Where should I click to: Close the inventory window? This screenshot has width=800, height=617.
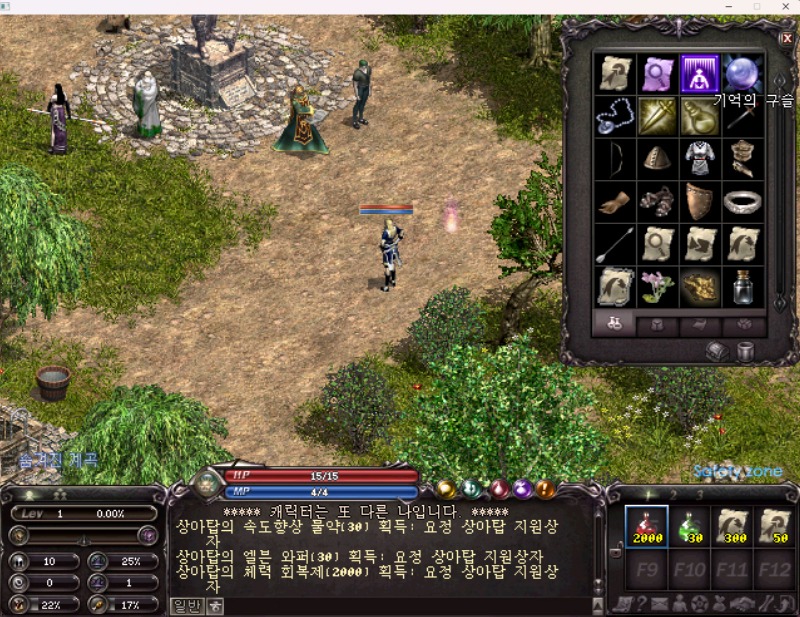coord(786,38)
